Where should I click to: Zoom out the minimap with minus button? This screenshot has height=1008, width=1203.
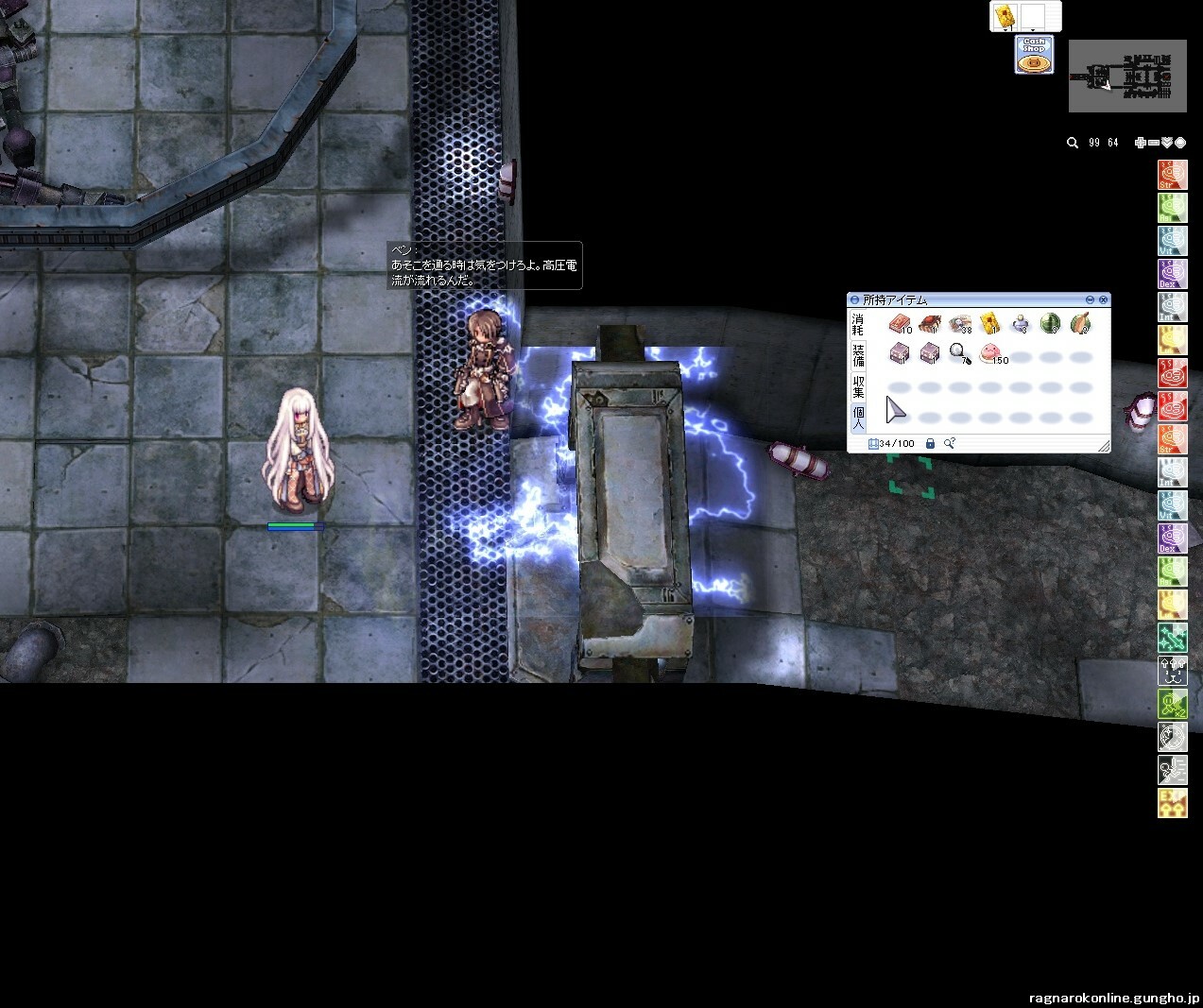(1154, 143)
